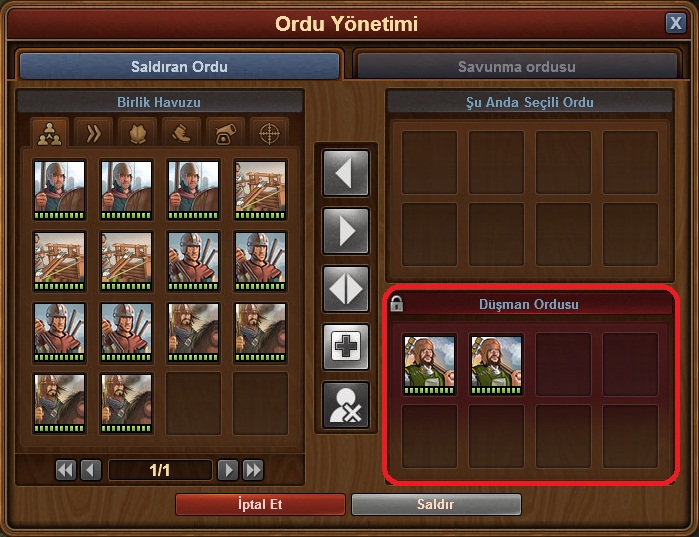Go to the first page of units

coord(66,469)
